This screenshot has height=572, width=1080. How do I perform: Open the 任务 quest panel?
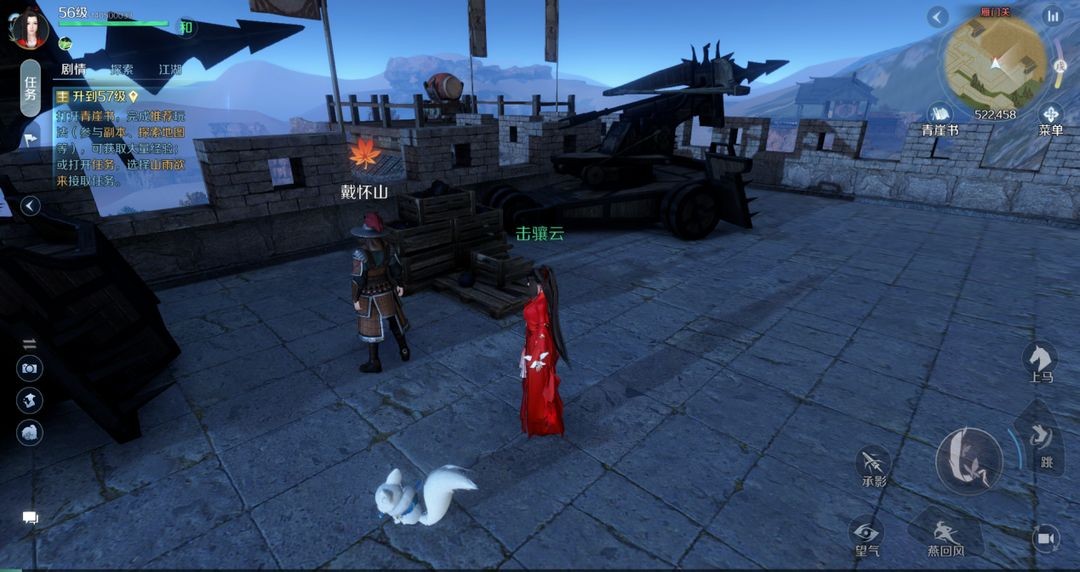pos(30,88)
